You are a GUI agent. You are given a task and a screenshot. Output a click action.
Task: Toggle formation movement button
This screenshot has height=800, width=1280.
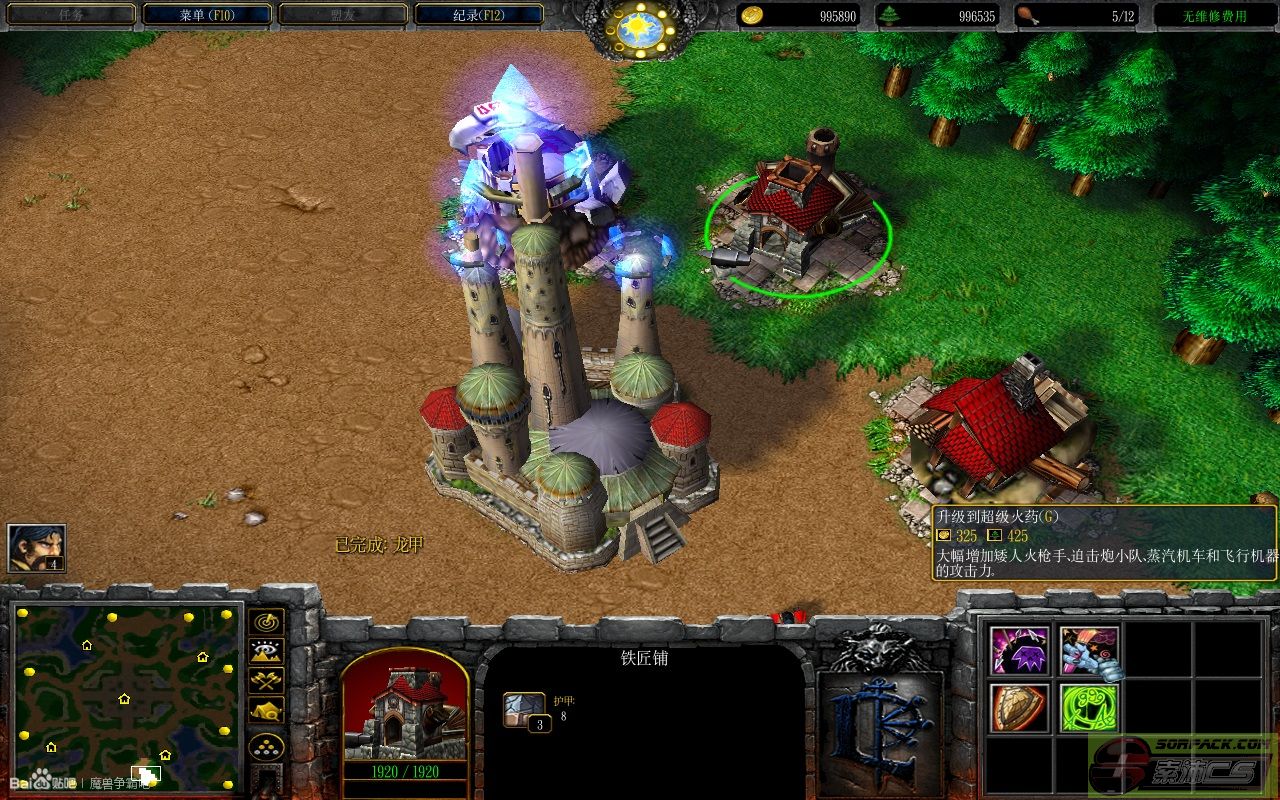(266, 746)
